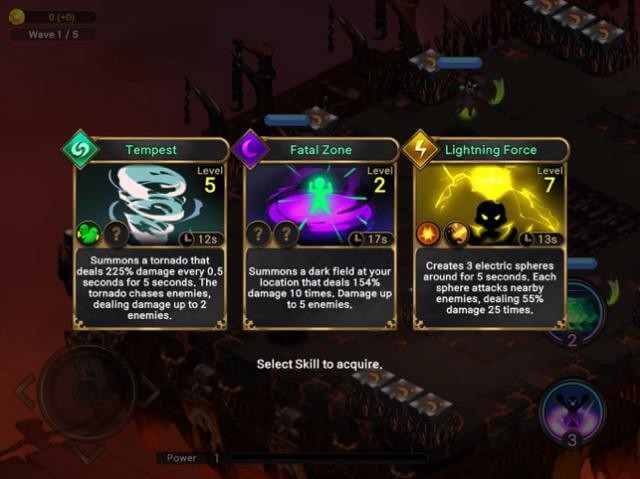
Task: Pick the Lightning Force skill card
Action: pos(490,234)
